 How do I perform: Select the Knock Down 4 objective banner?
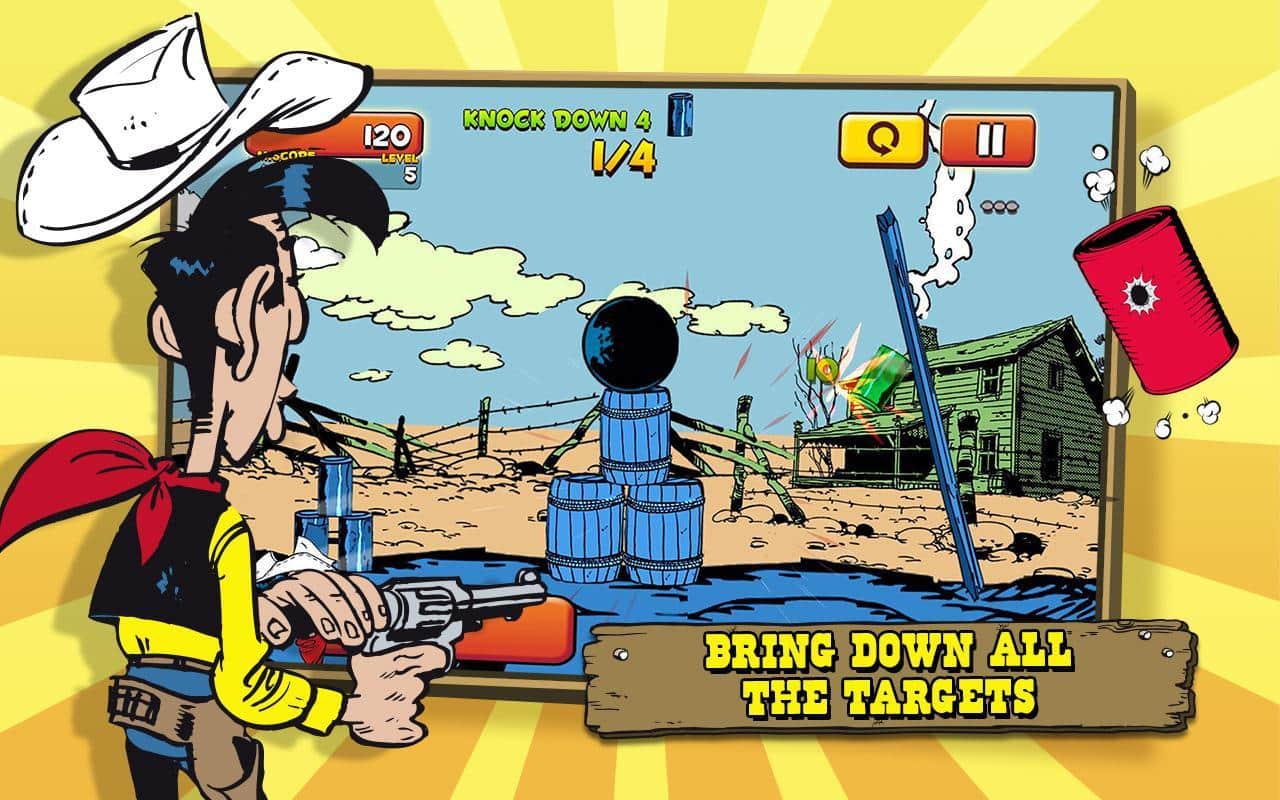click(556, 118)
